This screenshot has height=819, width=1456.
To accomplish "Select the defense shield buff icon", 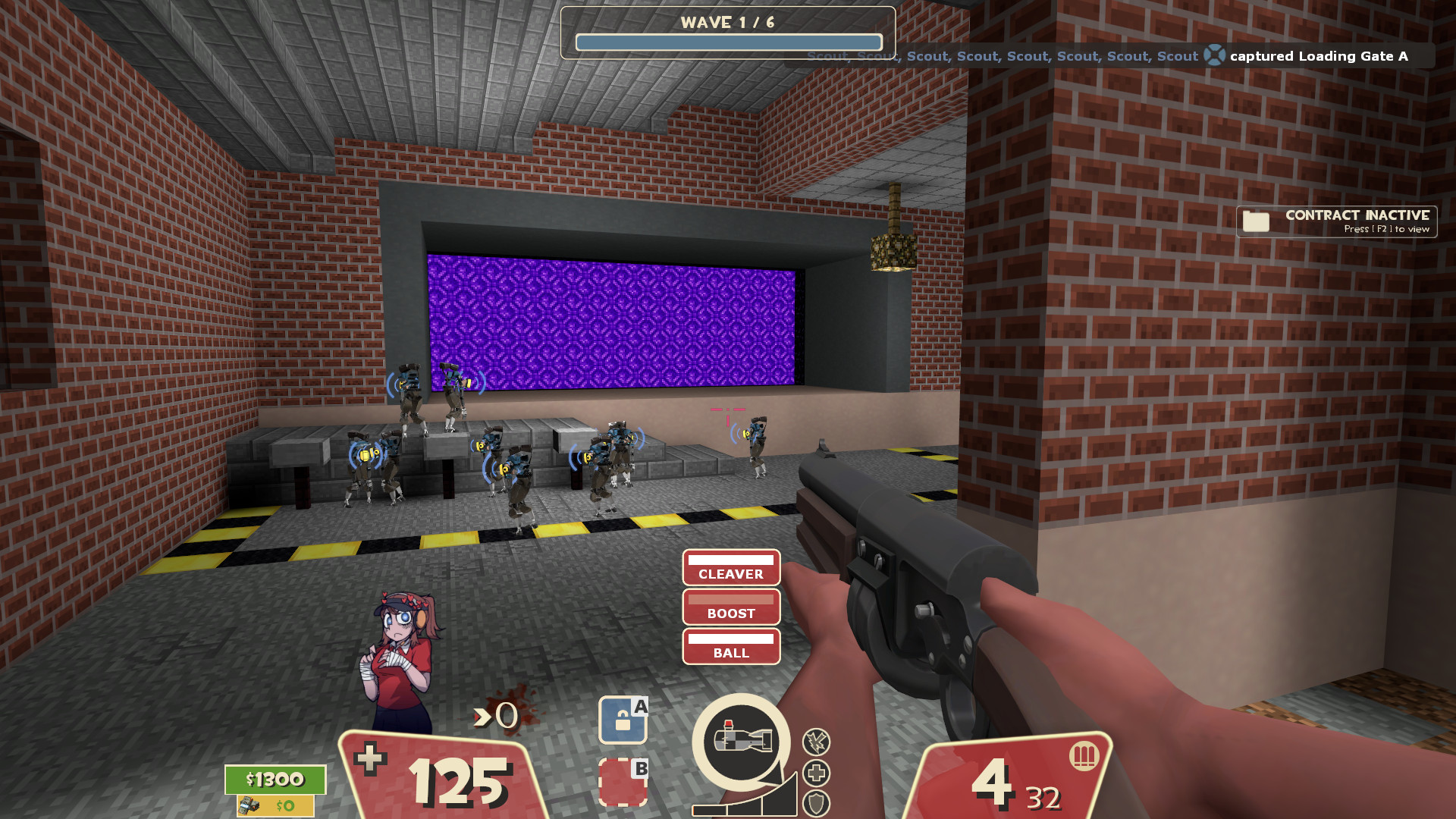I will [815, 805].
